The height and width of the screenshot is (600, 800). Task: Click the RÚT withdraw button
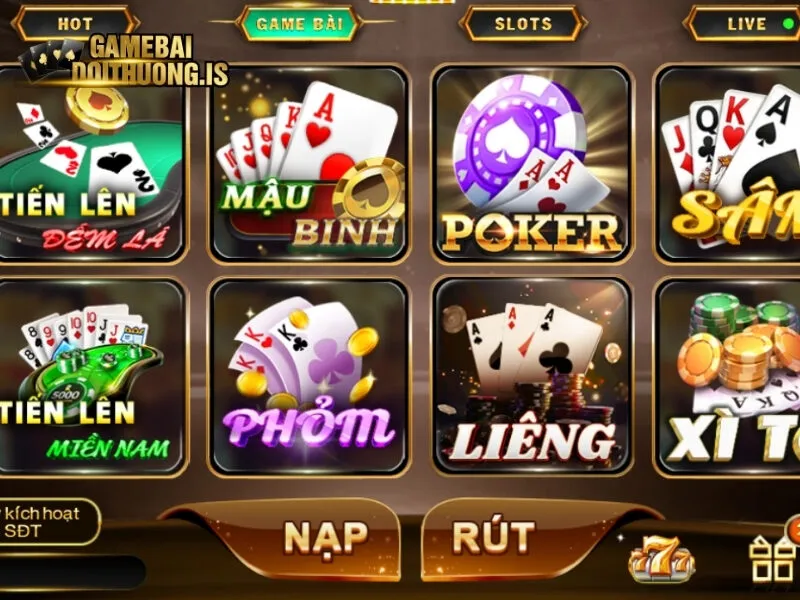coord(493,537)
